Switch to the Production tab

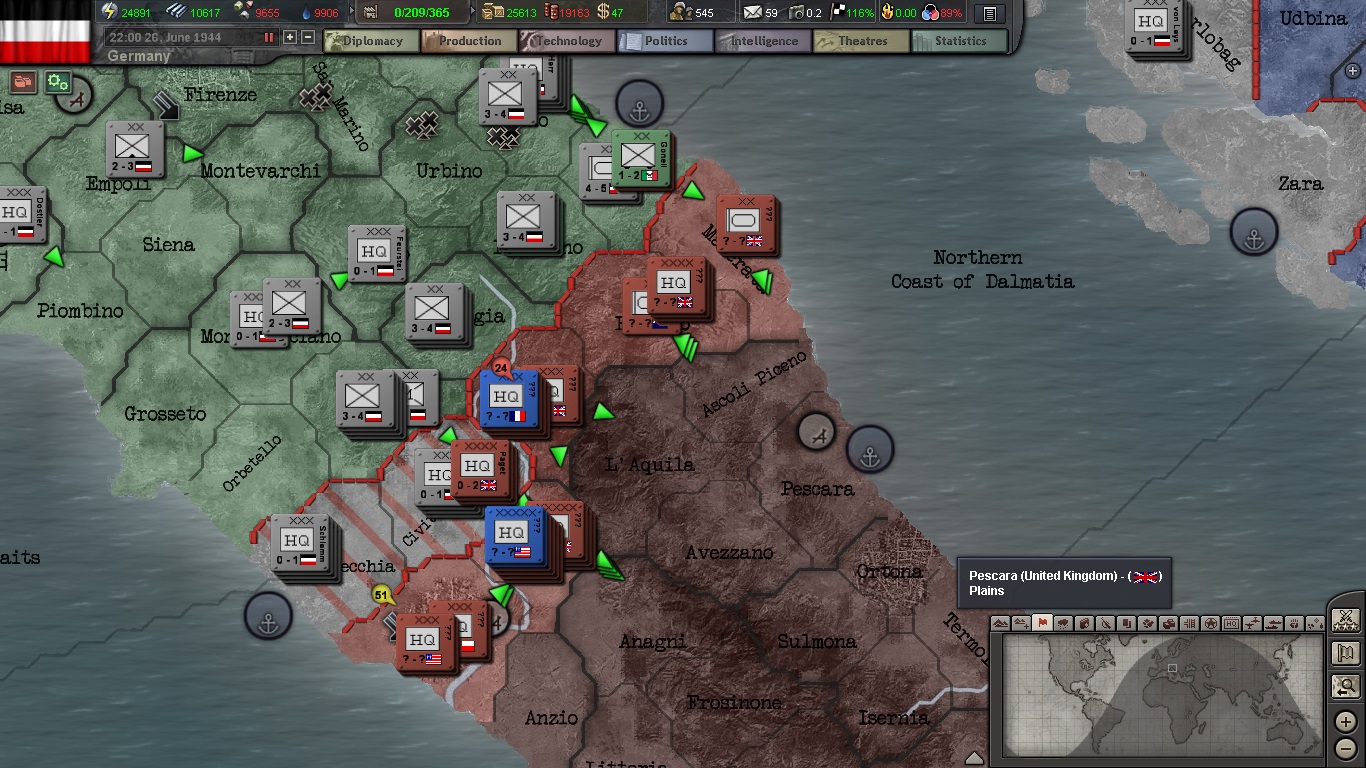tap(467, 41)
